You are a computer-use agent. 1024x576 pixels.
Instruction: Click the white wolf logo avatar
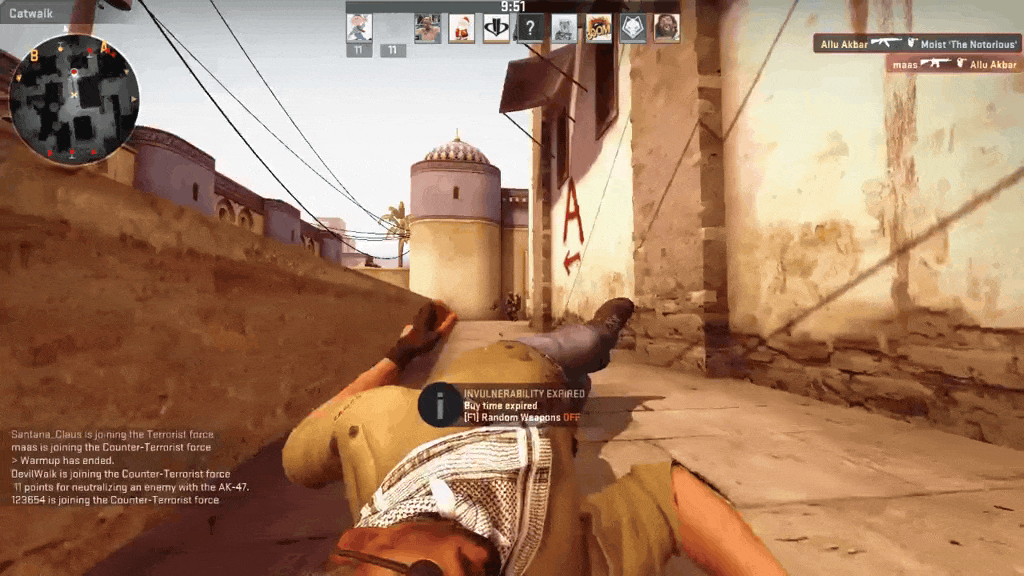tap(632, 28)
